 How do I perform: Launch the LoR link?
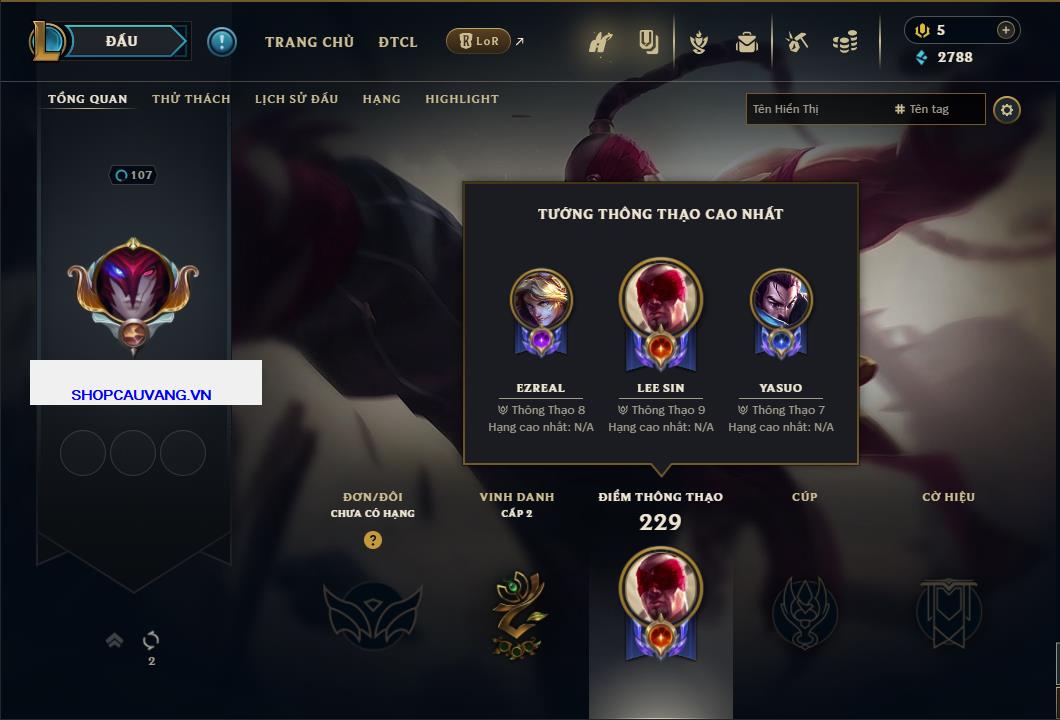coord(478,41)
